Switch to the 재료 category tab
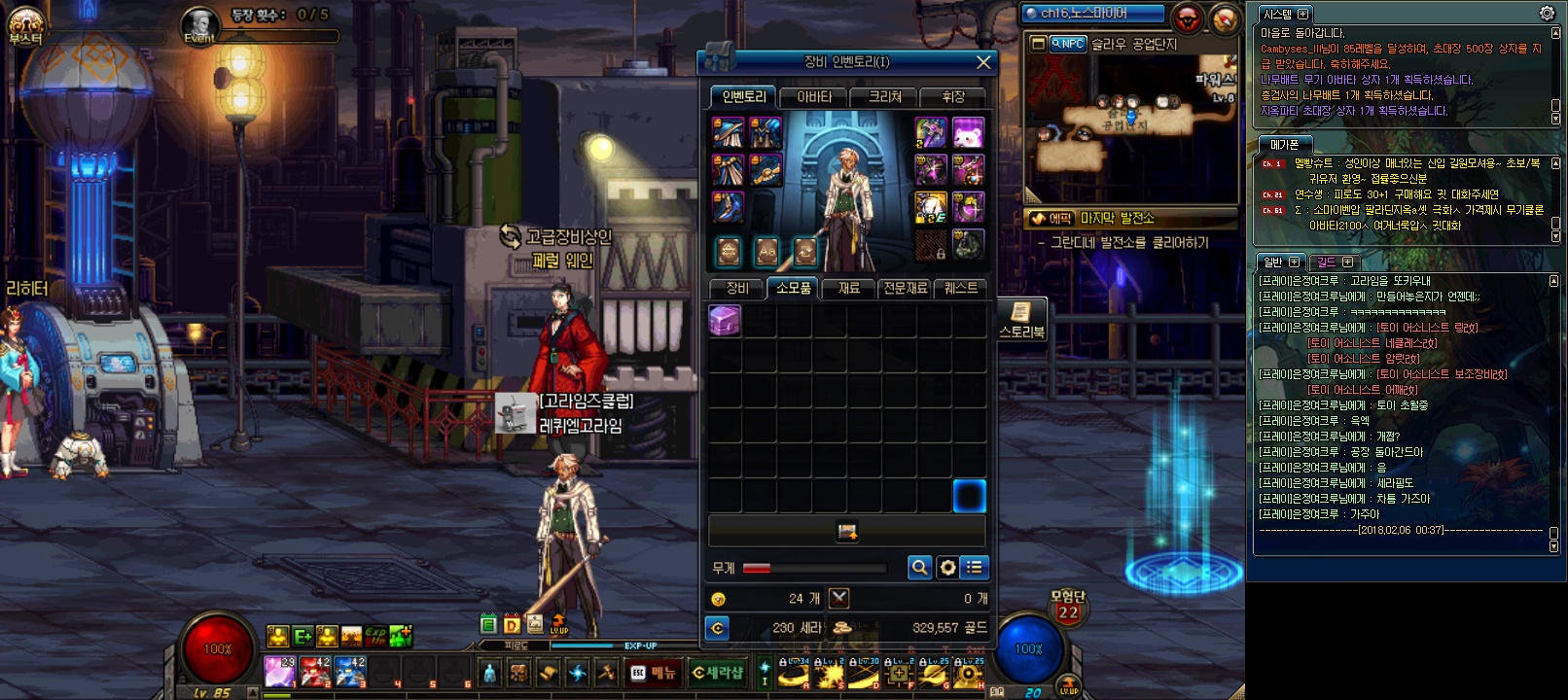1568x700 pixels. [848, 289]
